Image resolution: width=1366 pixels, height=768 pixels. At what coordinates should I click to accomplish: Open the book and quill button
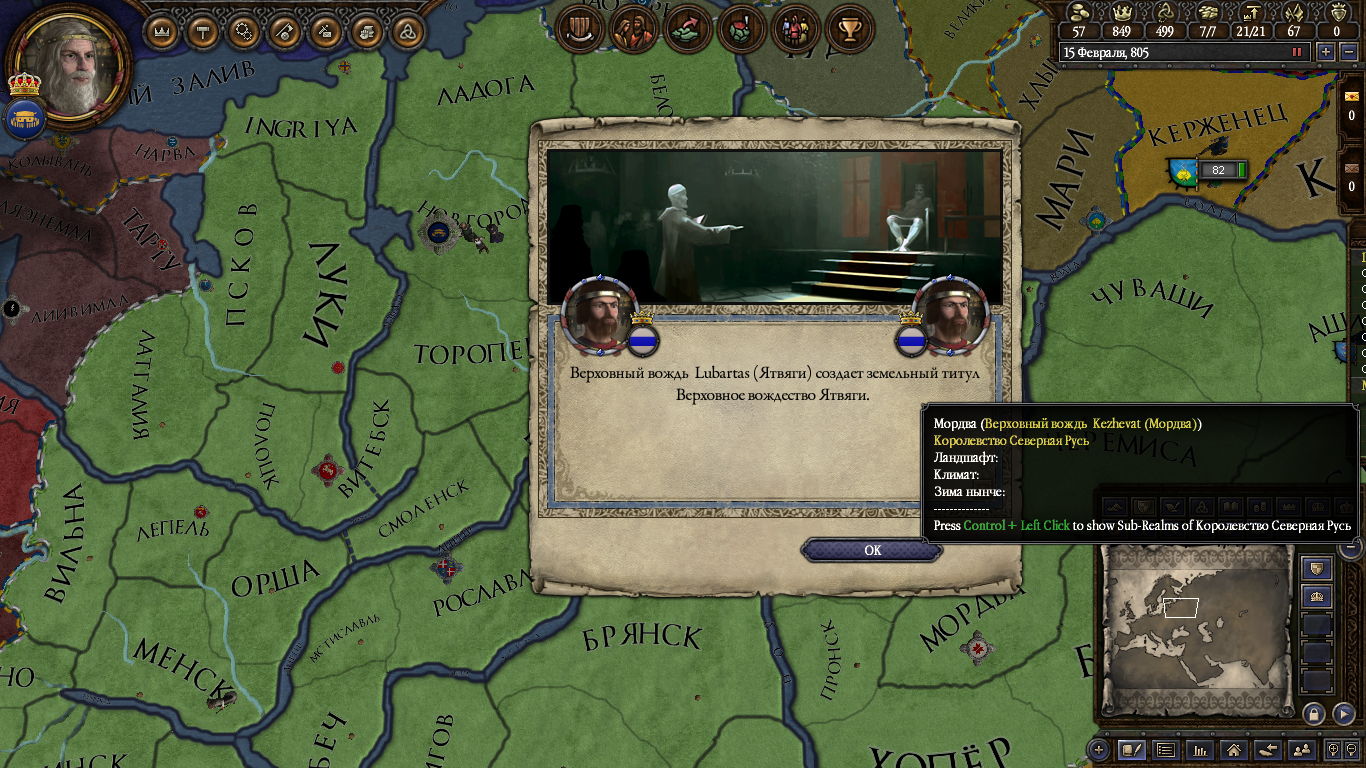pos(1132,749)
